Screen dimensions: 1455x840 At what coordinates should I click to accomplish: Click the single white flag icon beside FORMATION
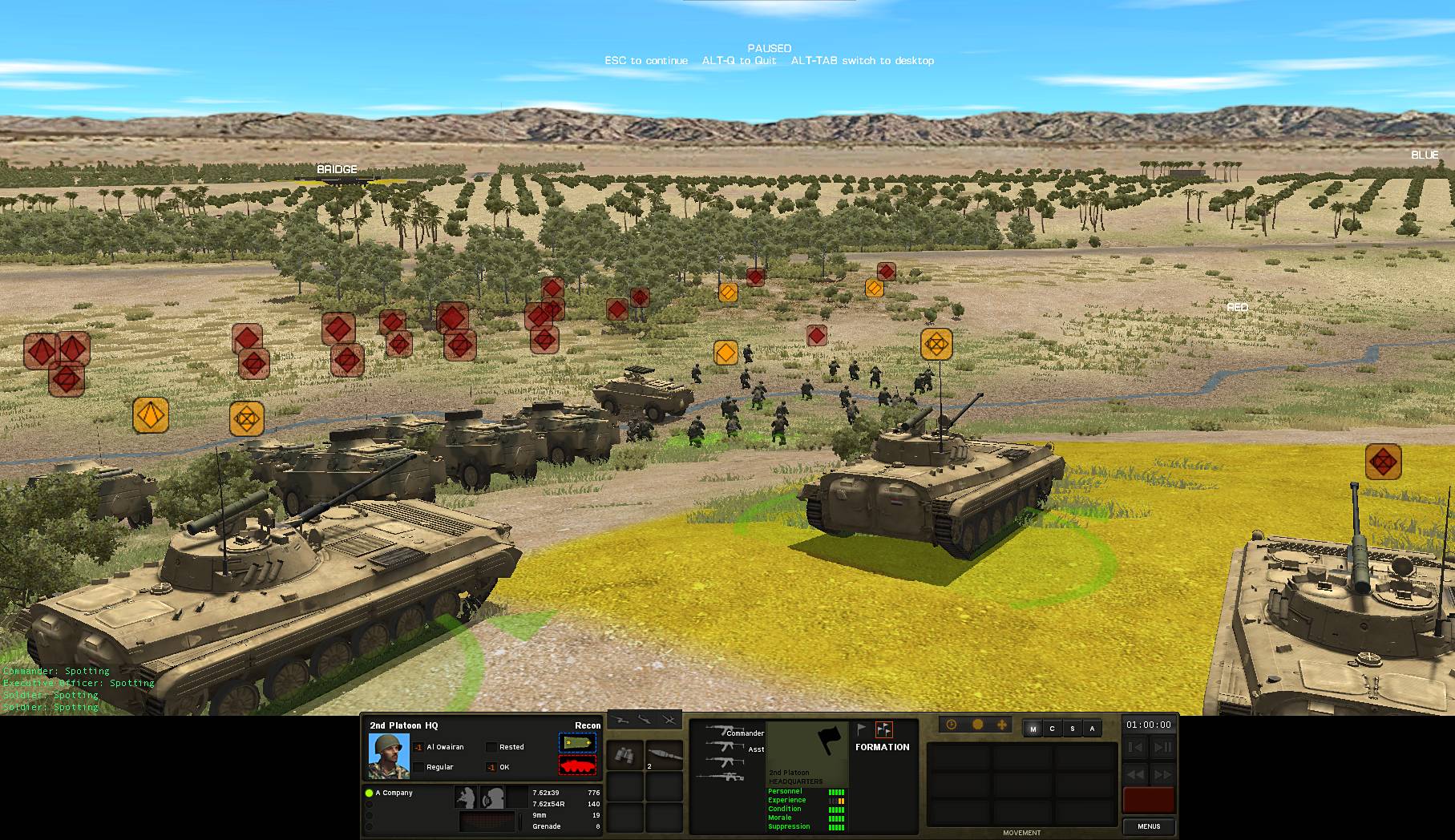859,729
